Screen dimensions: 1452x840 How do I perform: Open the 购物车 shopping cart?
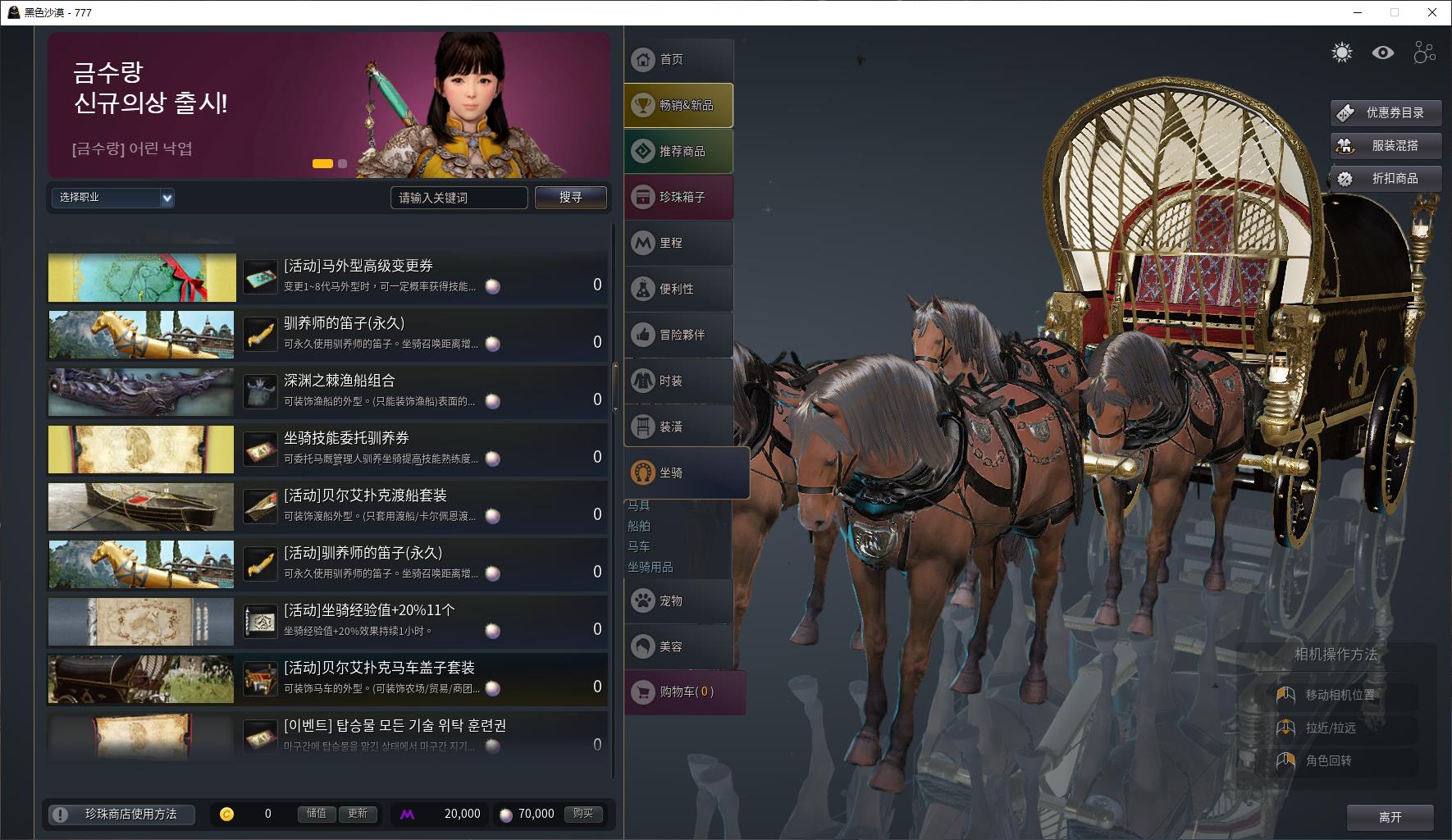[x=685, y=692]
